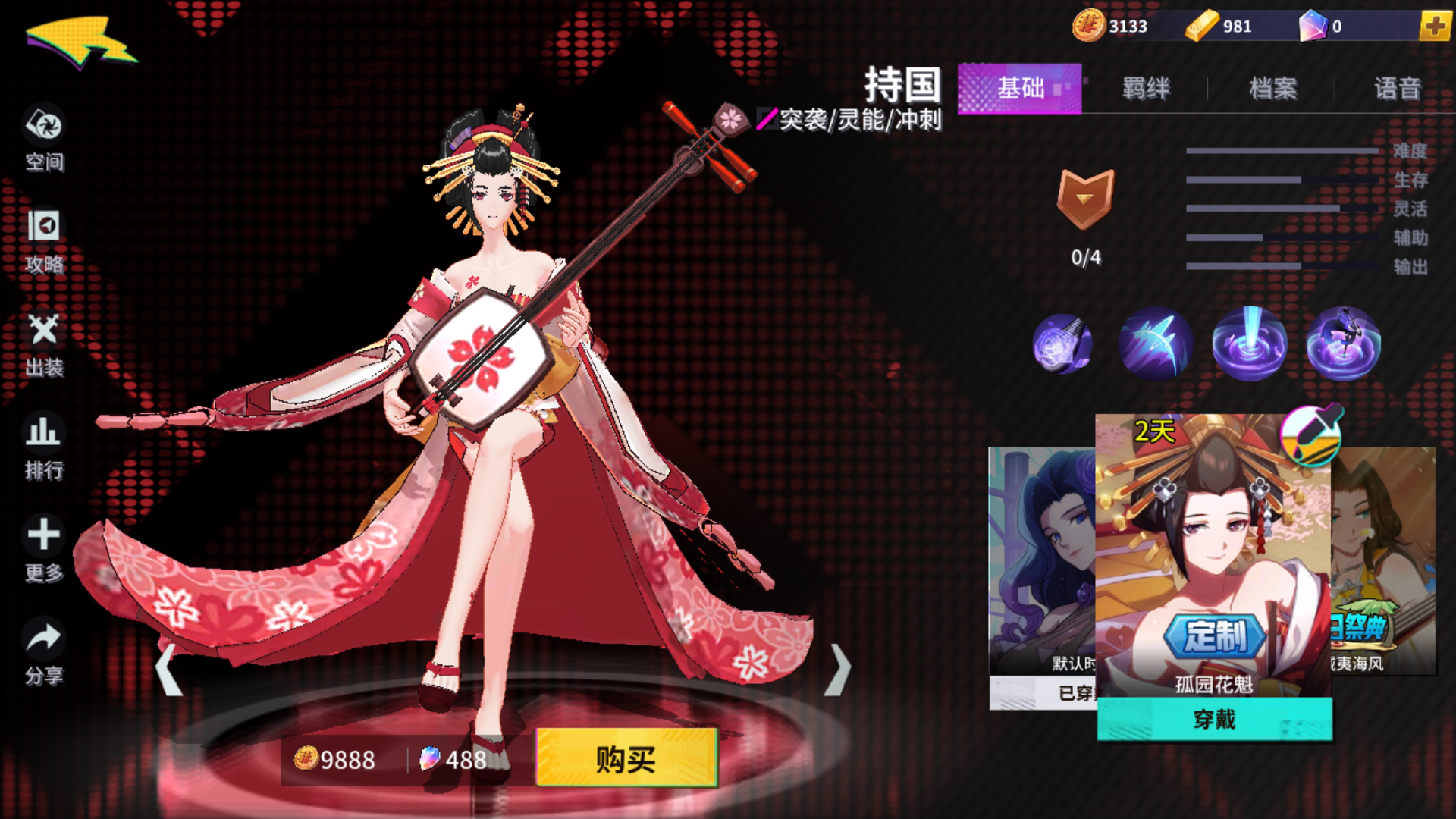Switch to the 语音 tab
This screenshot has height=819, width=1456.
pyautogui.click(x=1398, y=89)
